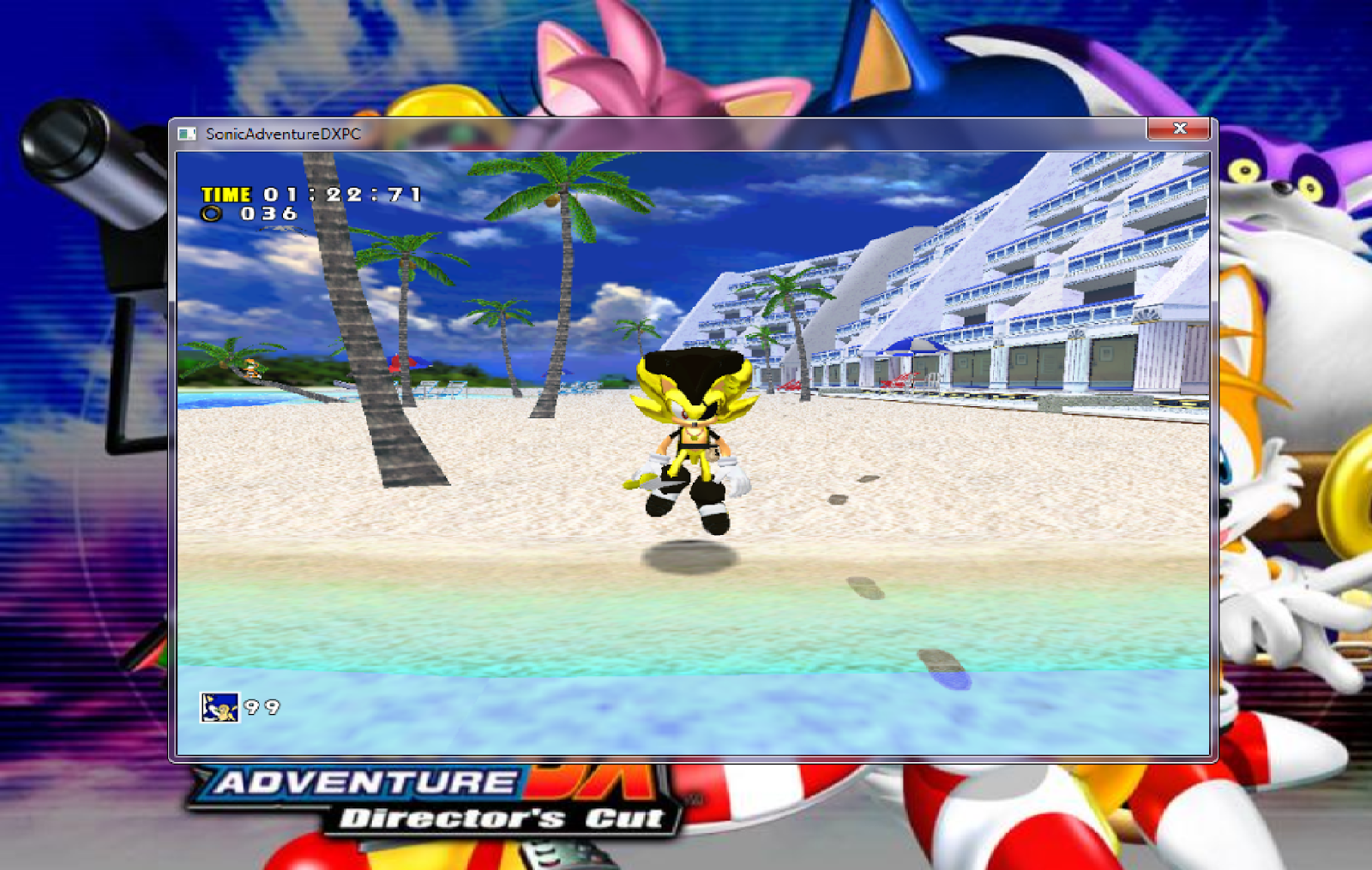Click the SonicAdventureDXPC title text

click(283, 134)
